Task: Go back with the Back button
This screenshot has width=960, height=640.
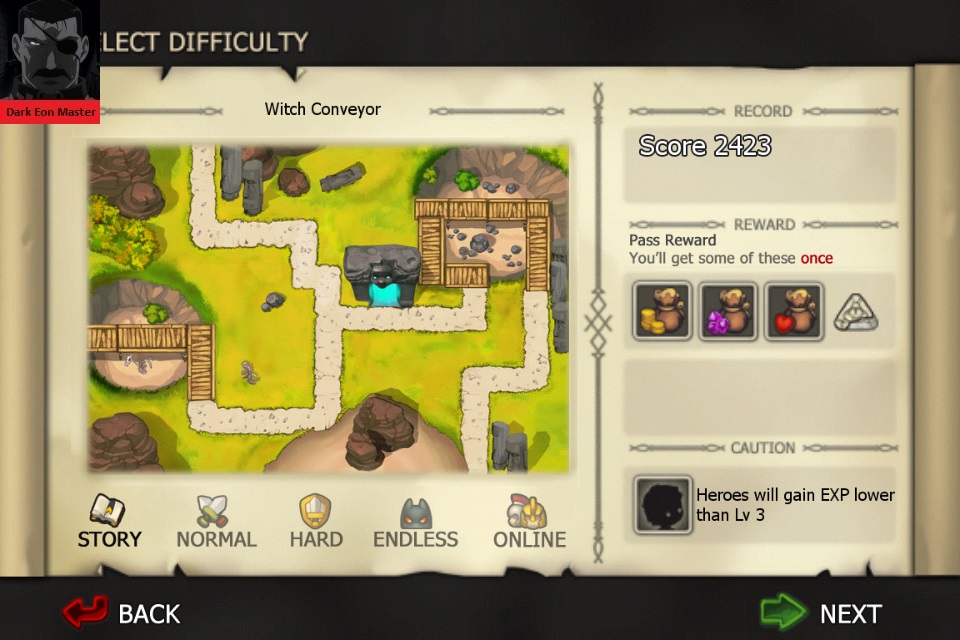Action: tap(122, 612)
